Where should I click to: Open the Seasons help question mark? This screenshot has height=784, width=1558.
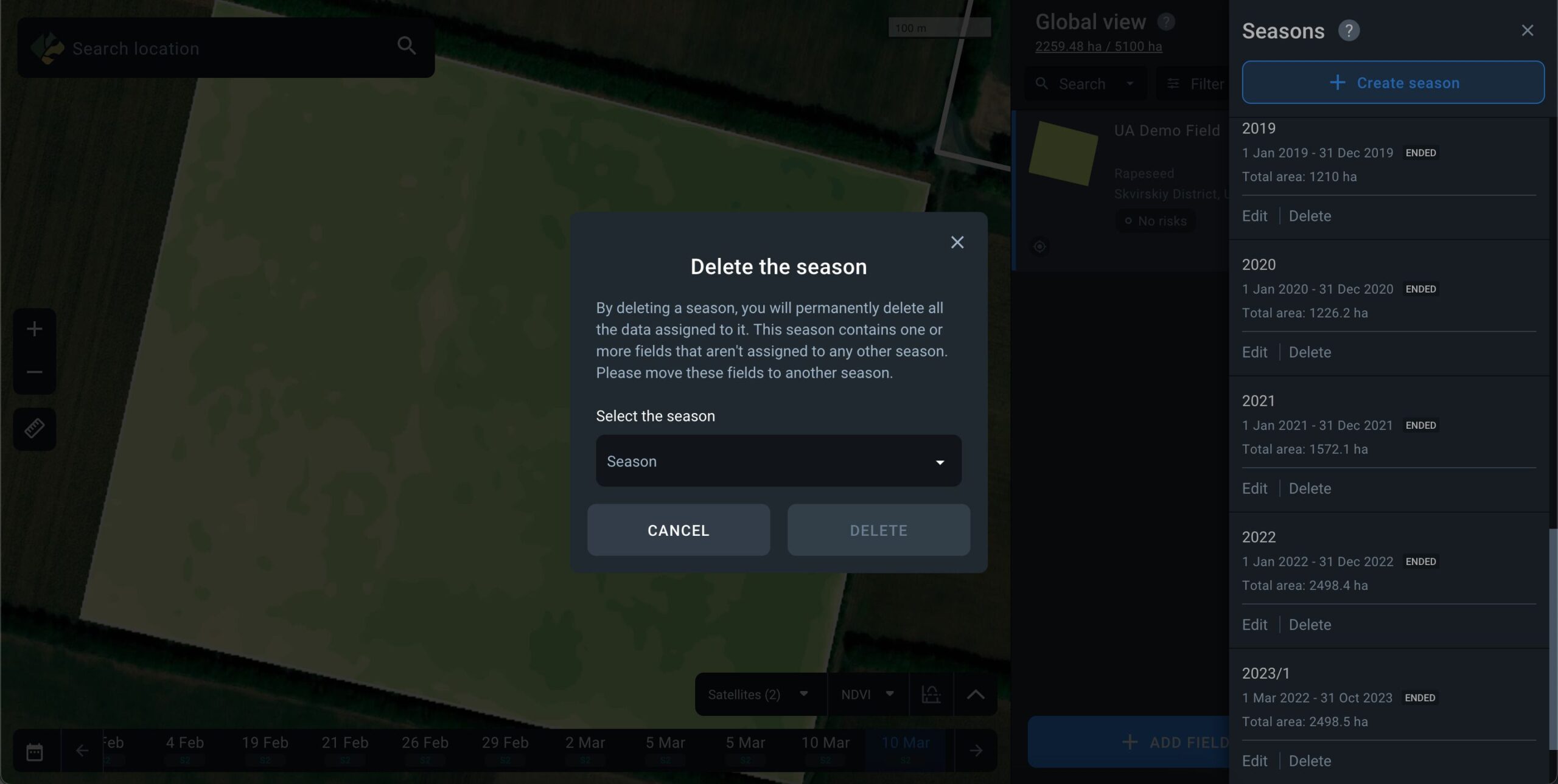[x=1348, y=30]
